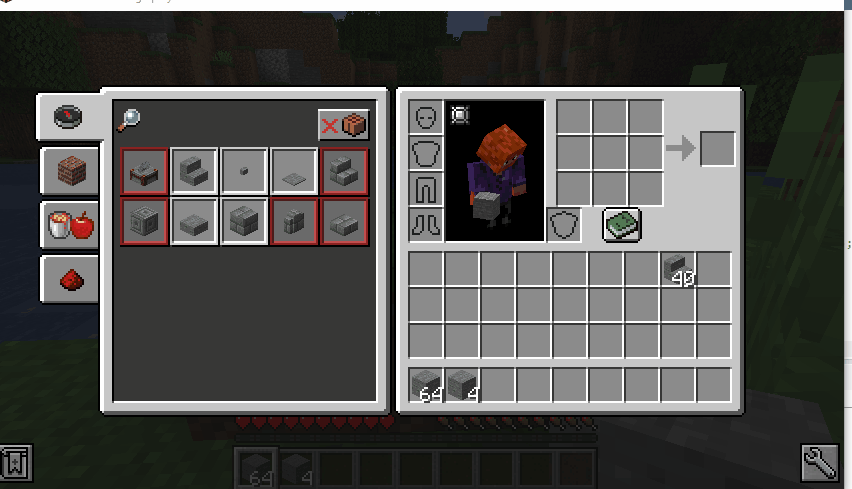Screen dimensions: 852x489
Task: Select the stone stairs recipe
Action: 194,171
